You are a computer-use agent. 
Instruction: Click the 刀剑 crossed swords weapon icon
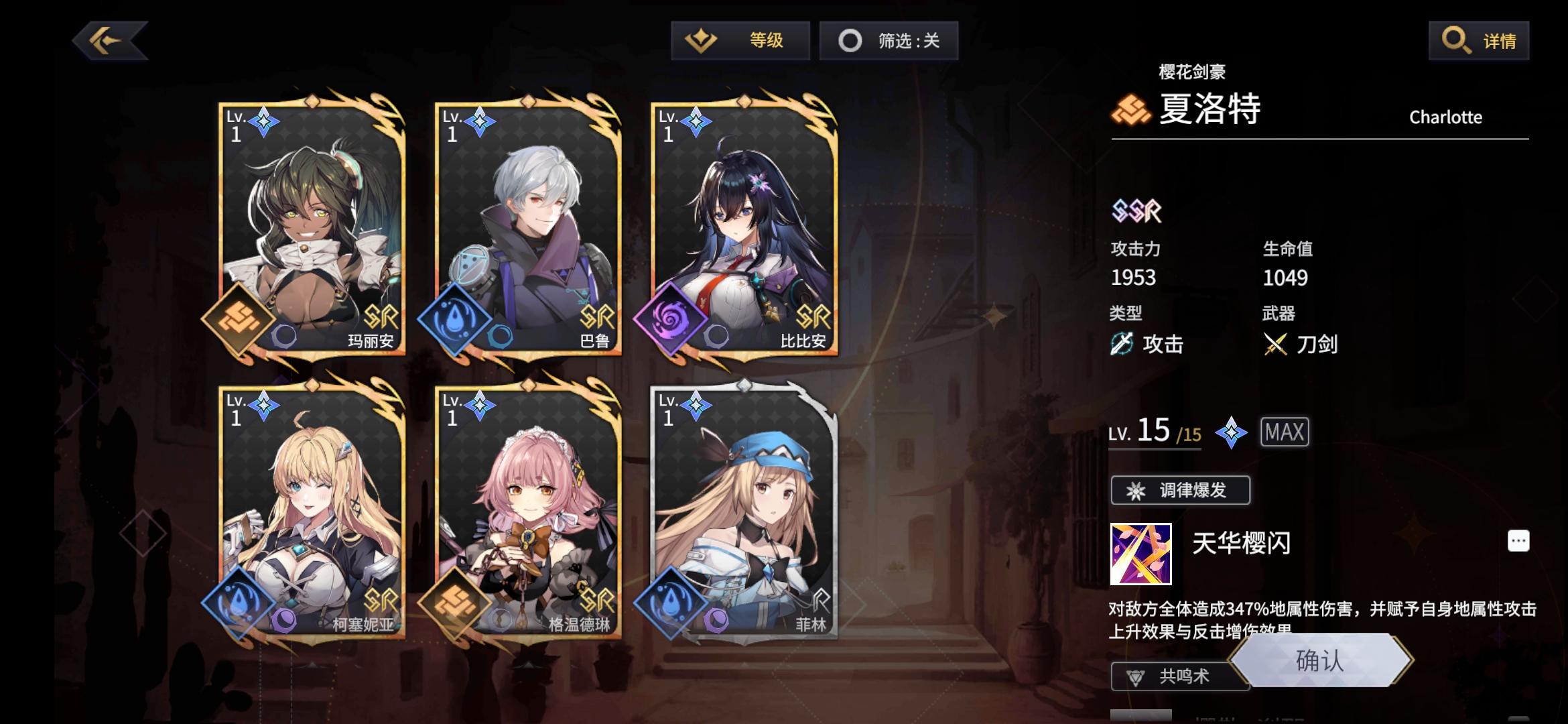click(1276, 345)
